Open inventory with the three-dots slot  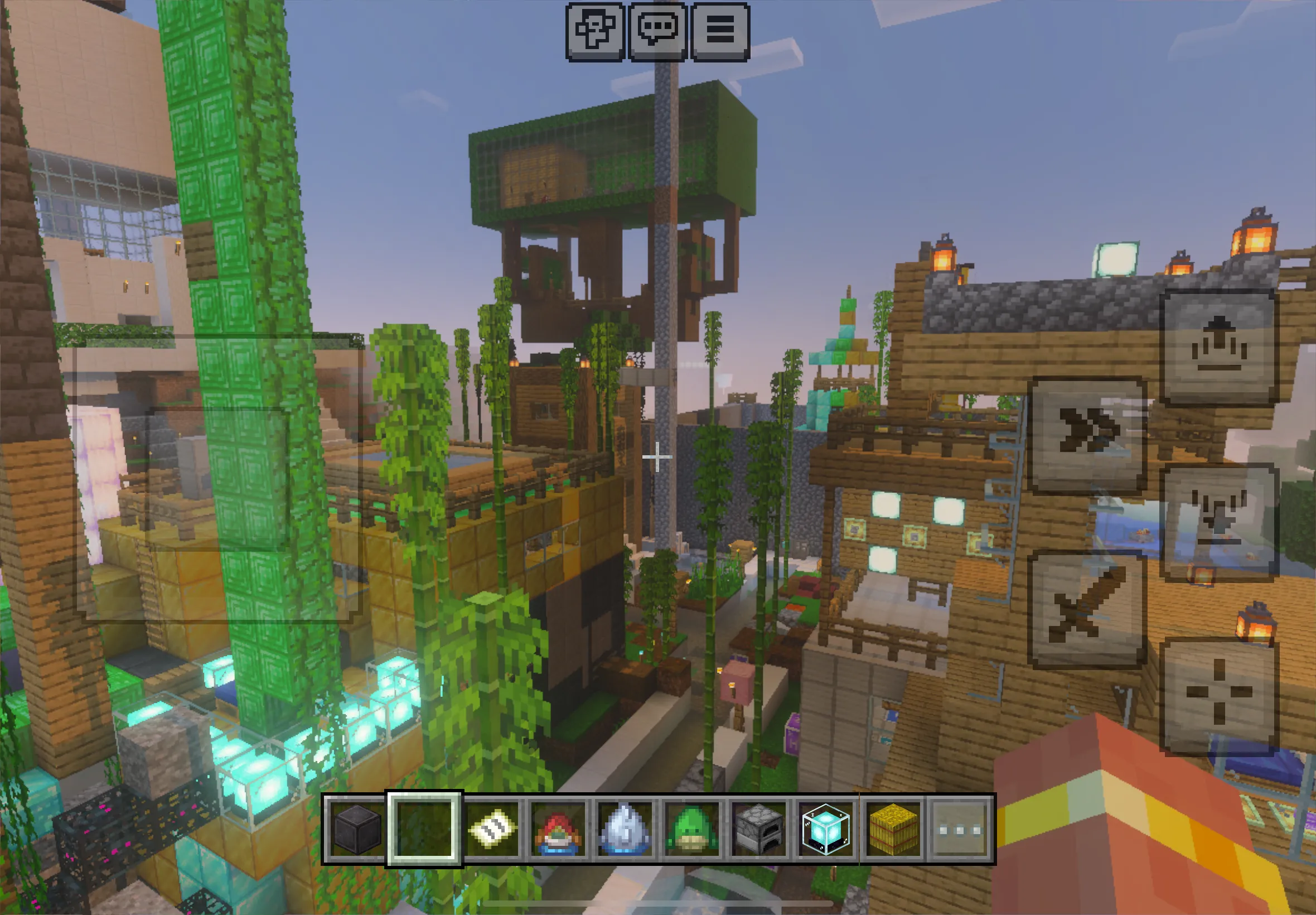coord(960,829)
